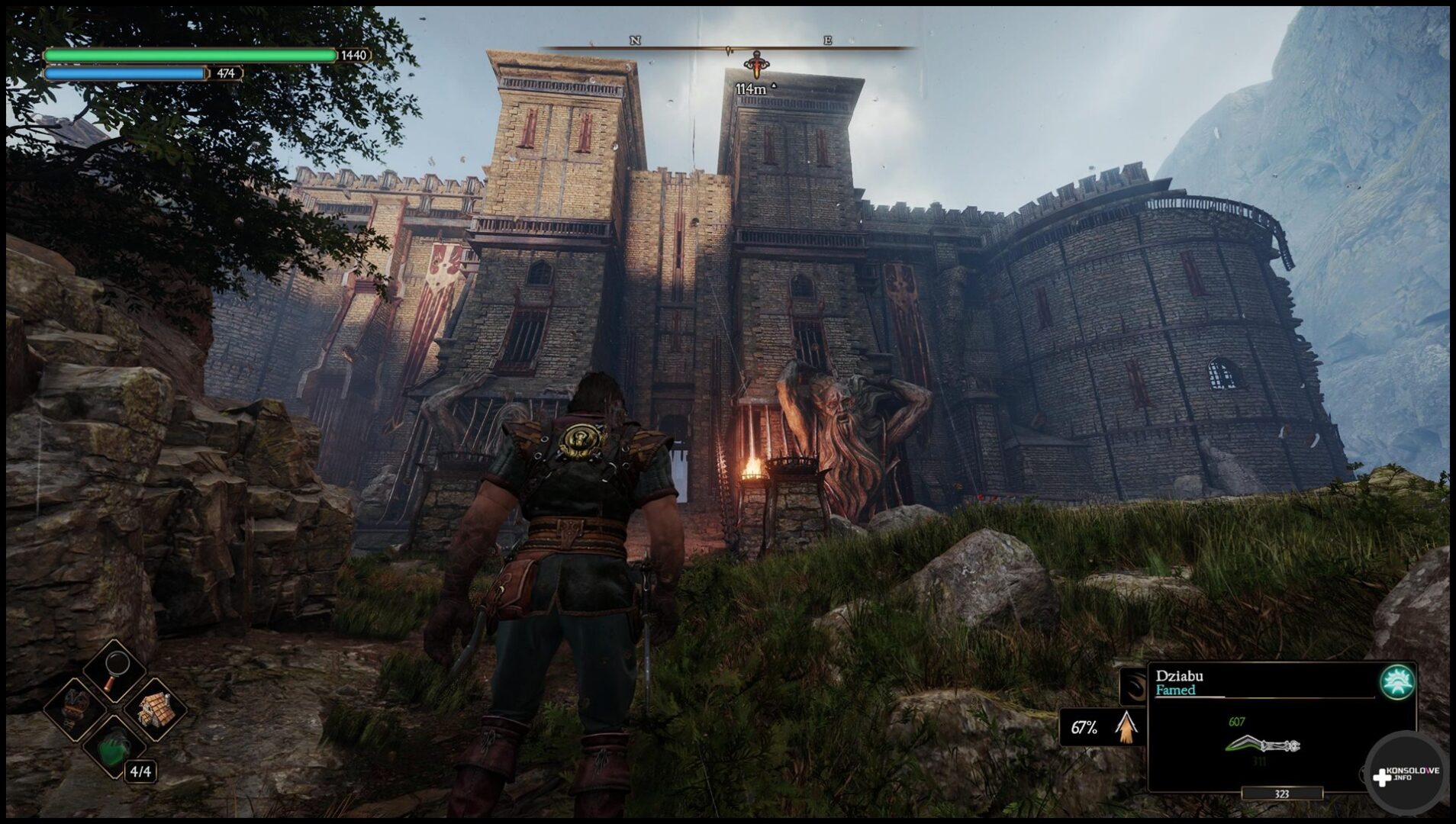Activate the teal glowing weapon ability icon
1456x824 pixels.
pos(1397,682)
